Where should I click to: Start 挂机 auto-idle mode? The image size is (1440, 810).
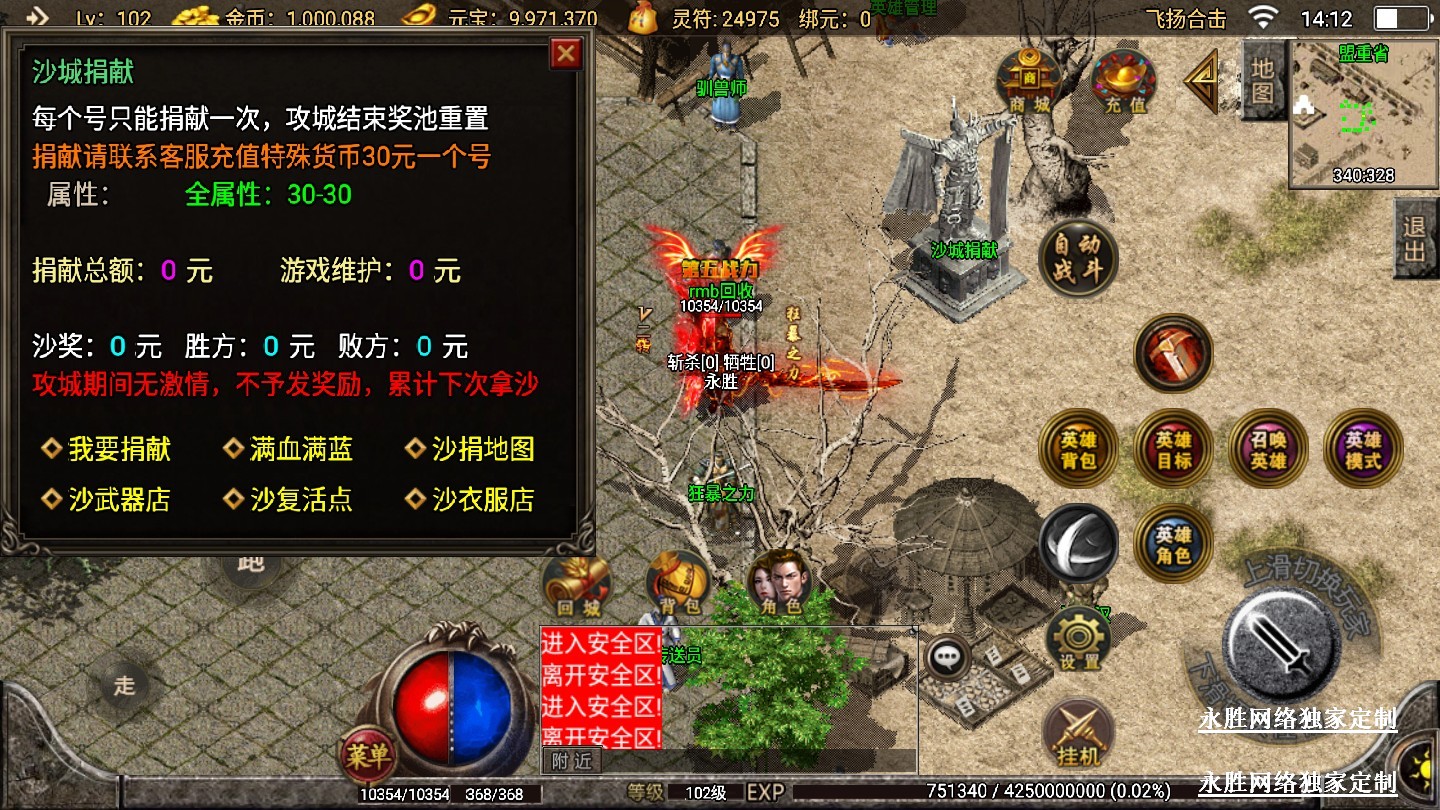coord(1079,736)
